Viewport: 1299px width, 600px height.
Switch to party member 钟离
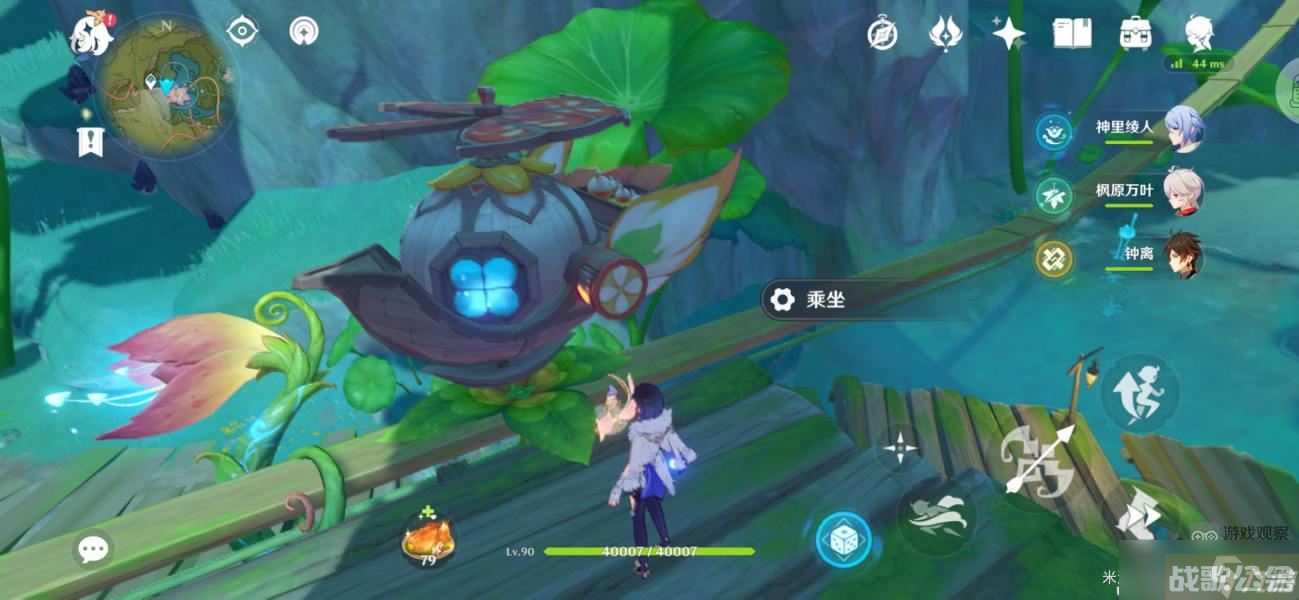1183,254
